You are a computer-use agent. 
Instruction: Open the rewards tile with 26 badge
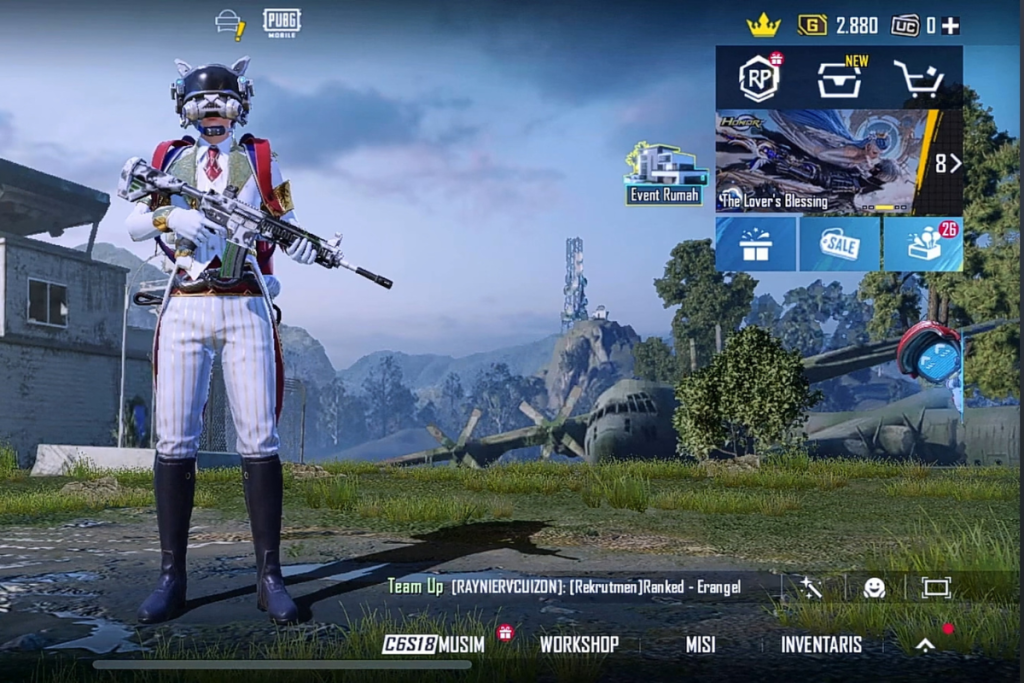[923, 244]
